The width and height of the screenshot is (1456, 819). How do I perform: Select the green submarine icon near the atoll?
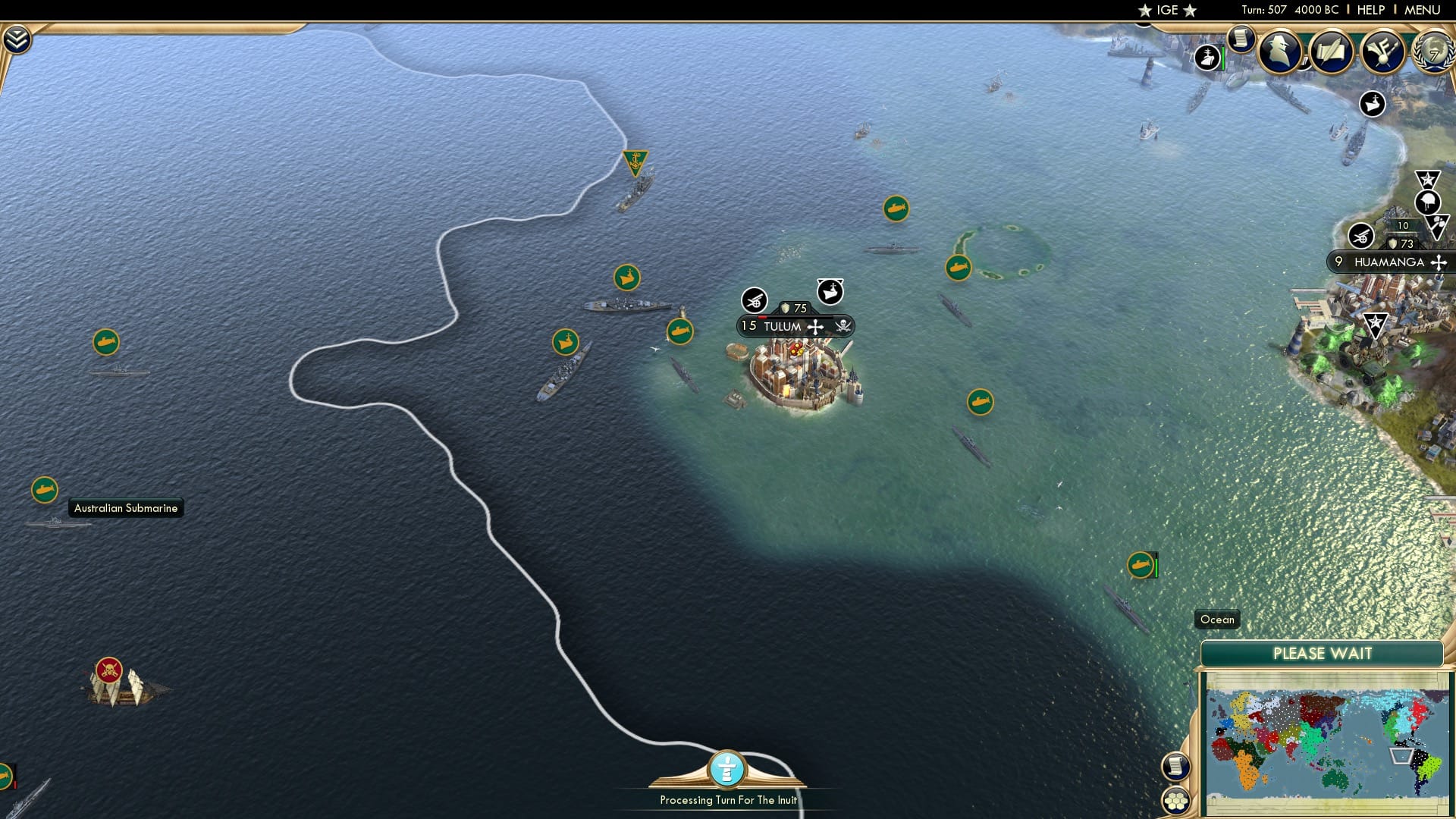coord(958,268)
